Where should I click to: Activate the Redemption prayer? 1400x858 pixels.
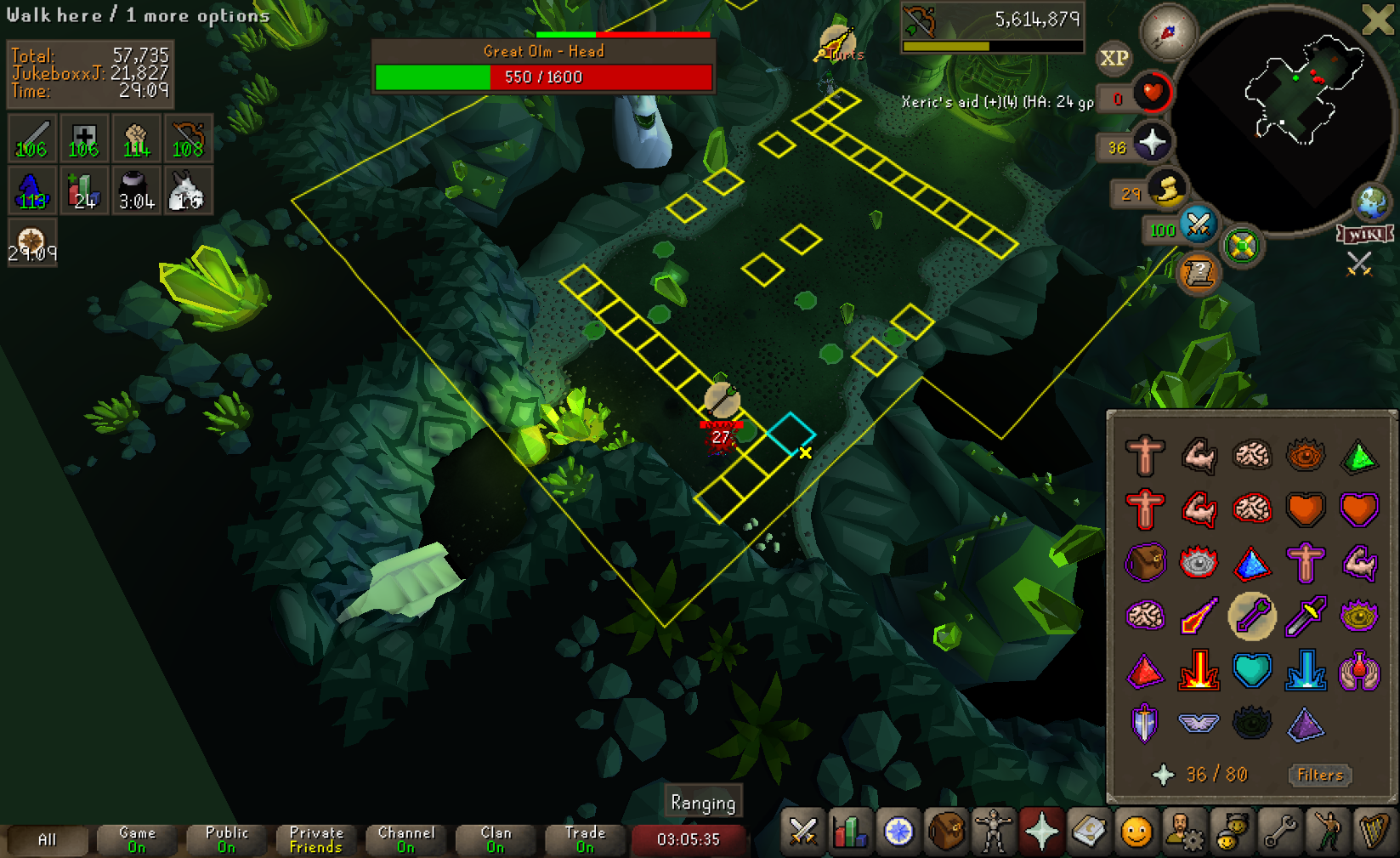coord(1251,670)
